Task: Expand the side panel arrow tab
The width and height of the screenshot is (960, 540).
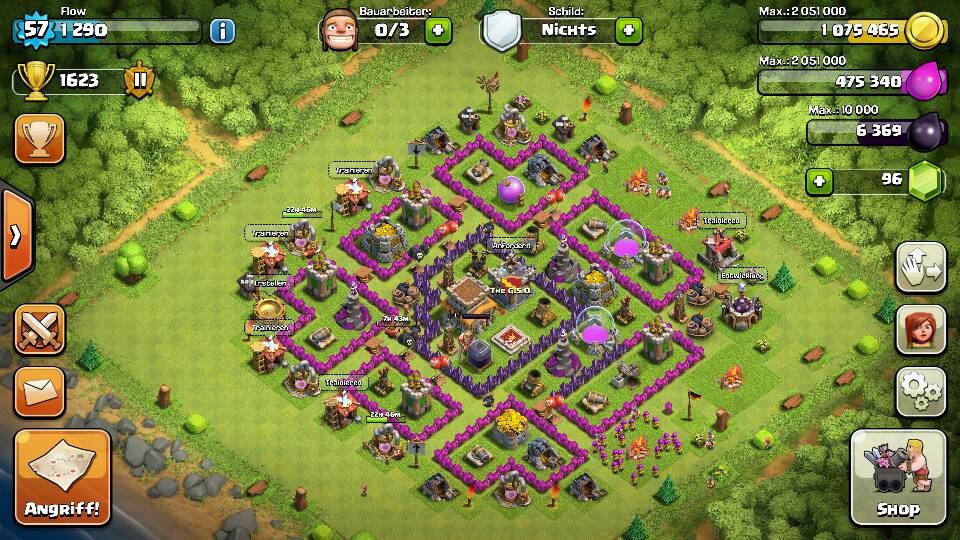Action: click(x=15, y=236)
